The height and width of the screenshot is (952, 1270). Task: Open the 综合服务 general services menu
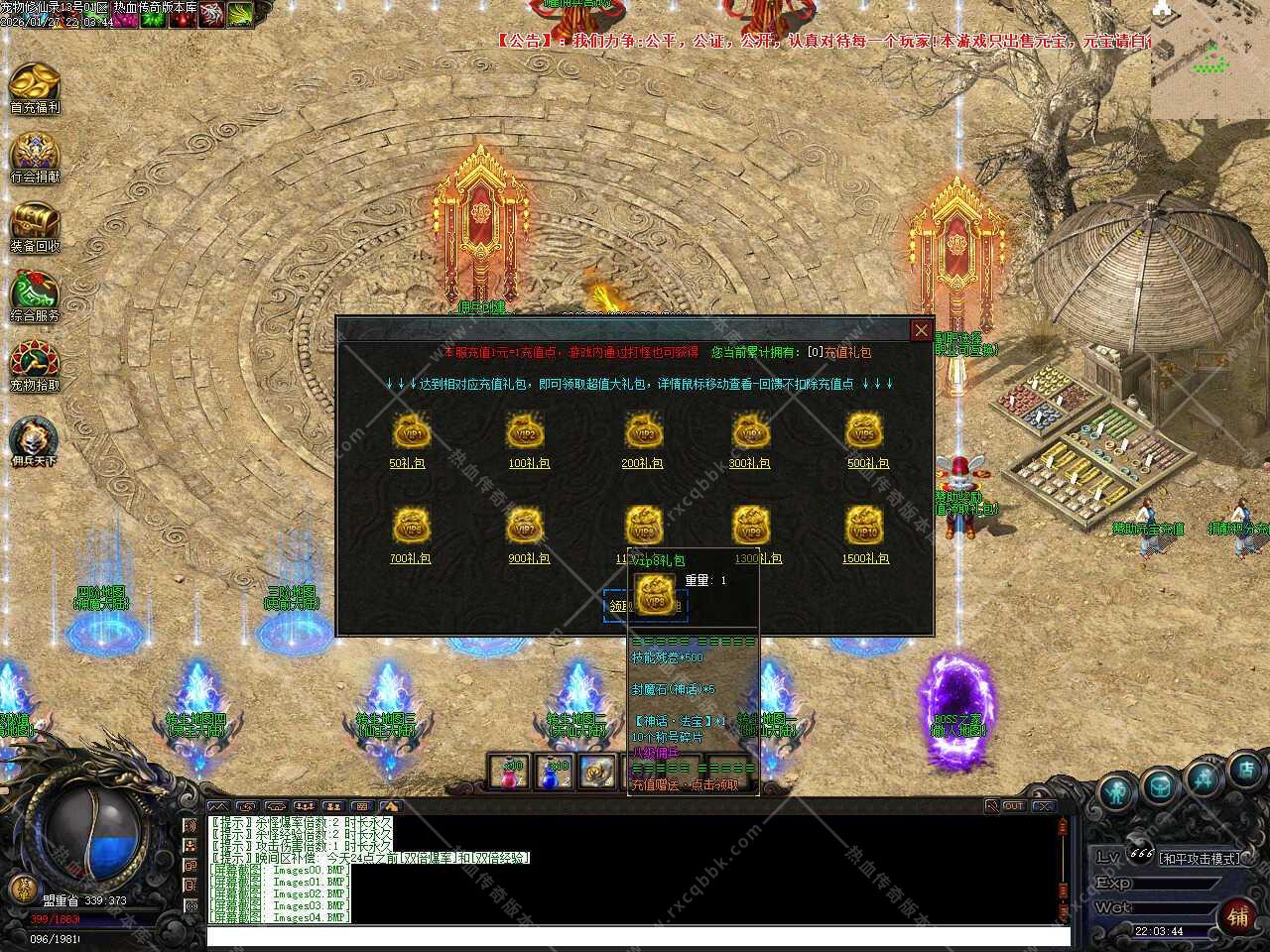coord(35,296)
